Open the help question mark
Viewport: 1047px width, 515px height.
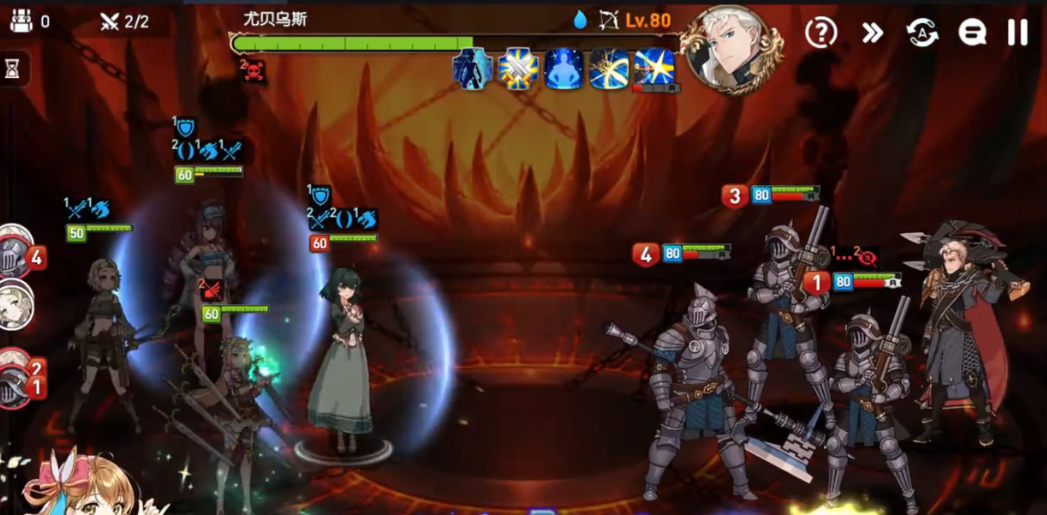coord(821,32)
